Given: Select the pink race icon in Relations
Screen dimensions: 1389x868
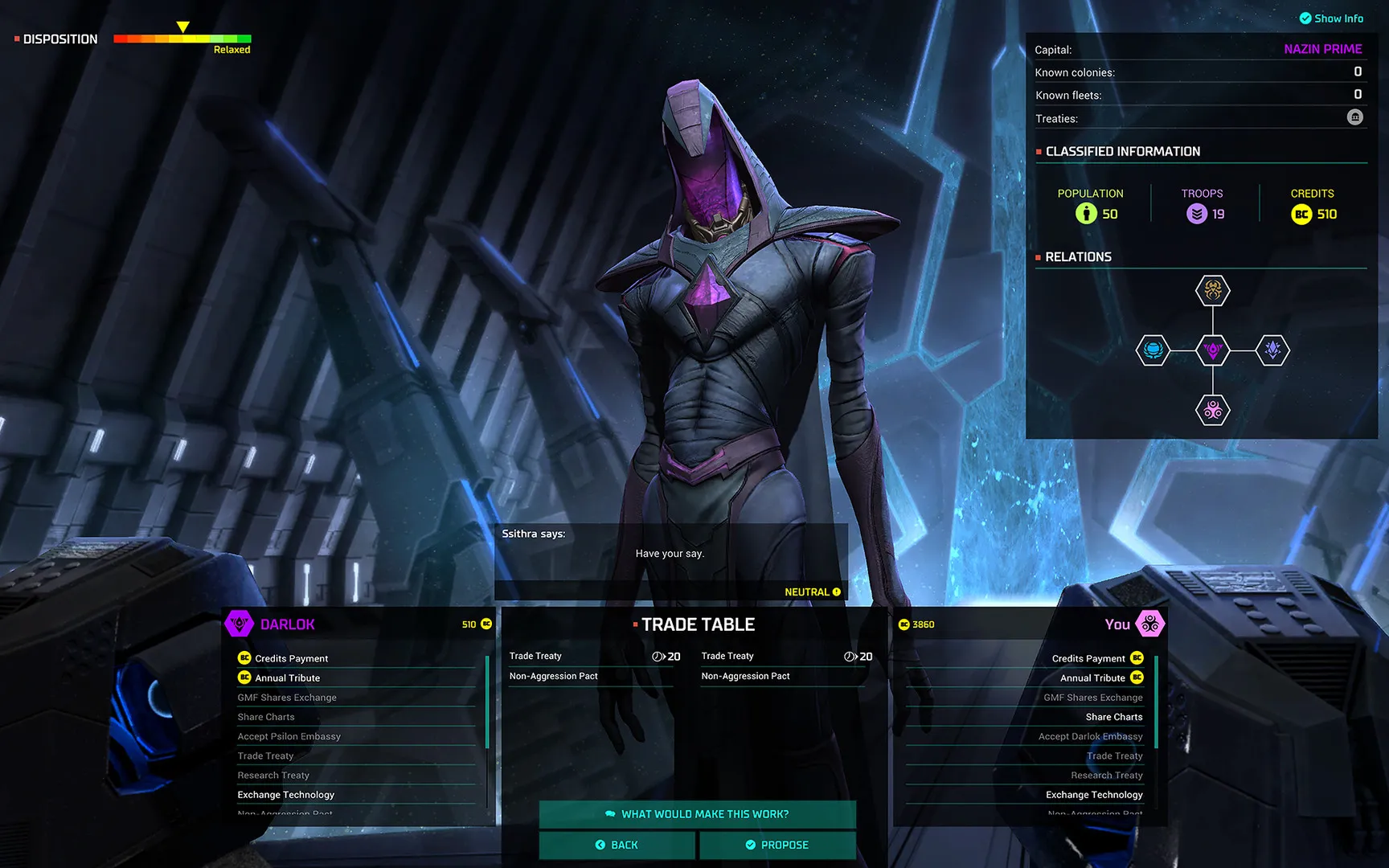Looking at the screenshot, I should coord(1213,411).
